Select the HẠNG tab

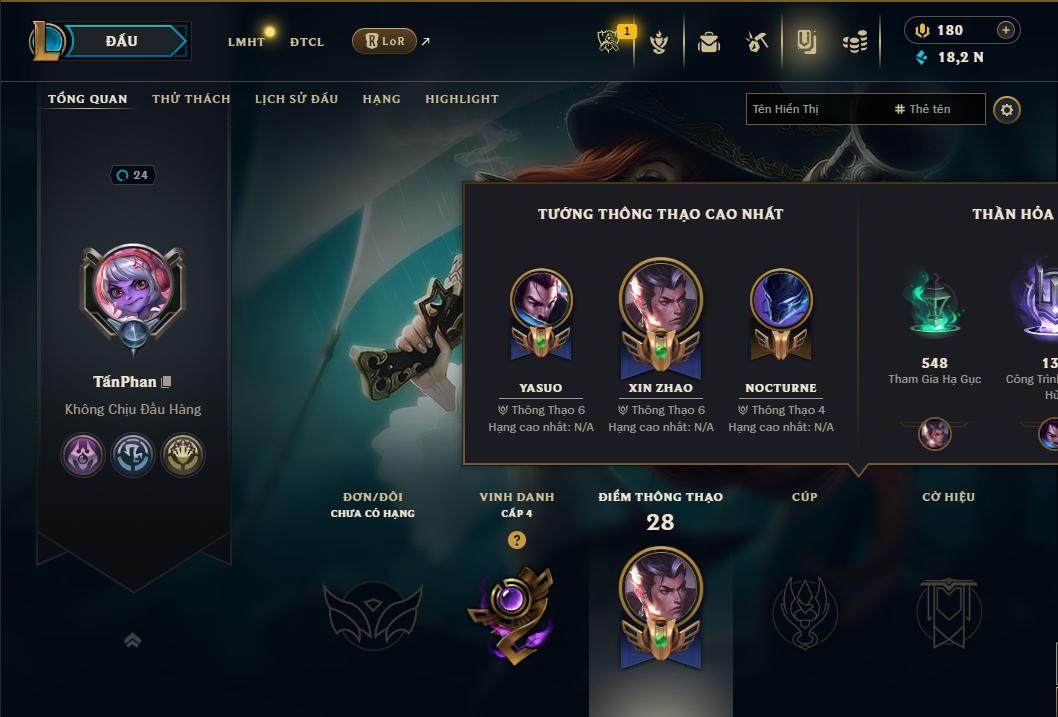(381, 99)
